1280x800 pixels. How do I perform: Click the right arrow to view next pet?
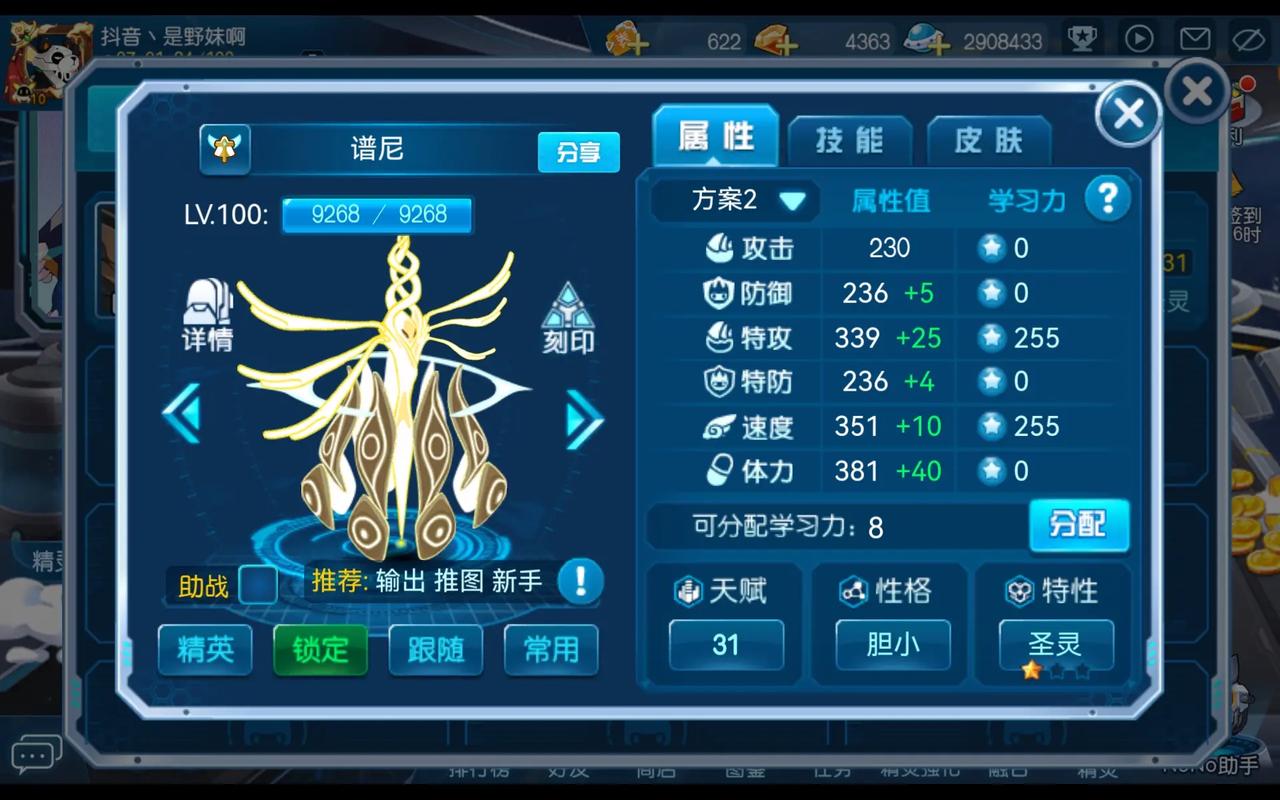(x=584, y=422)
